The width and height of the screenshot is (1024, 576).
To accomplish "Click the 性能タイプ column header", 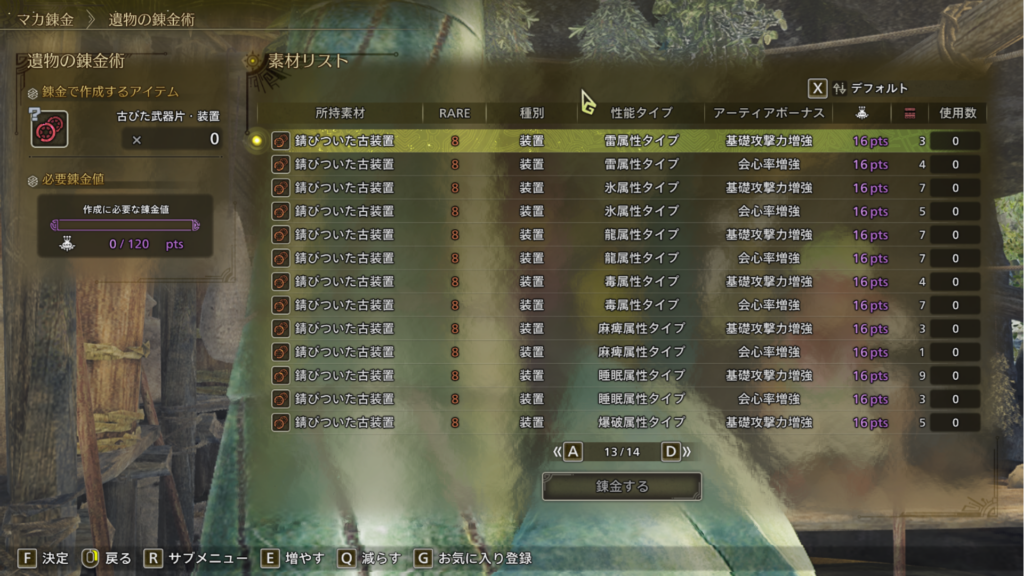I will click(641, 113).
